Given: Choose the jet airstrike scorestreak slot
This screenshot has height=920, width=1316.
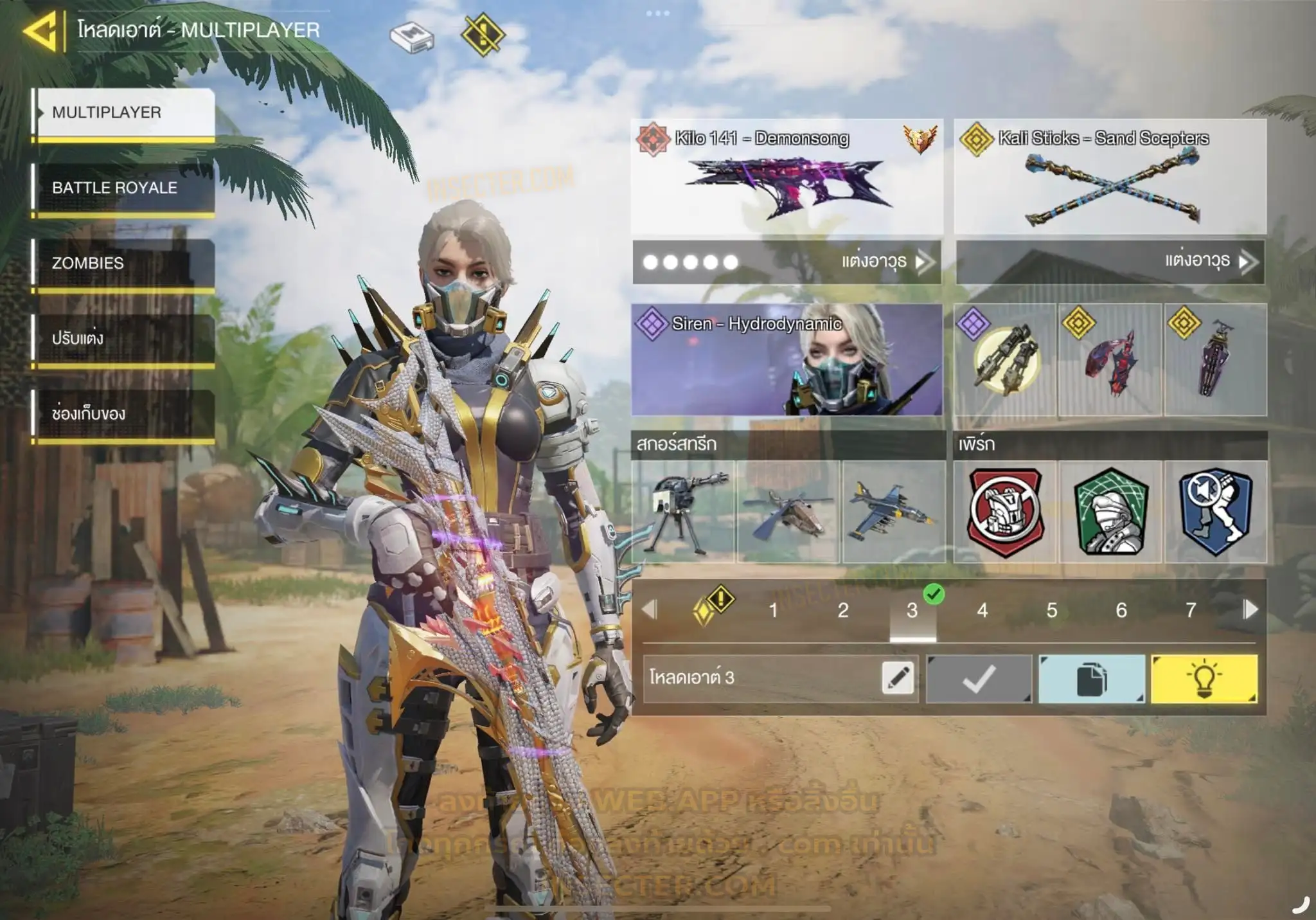Looking at the screenshot, I should [894, 512].
